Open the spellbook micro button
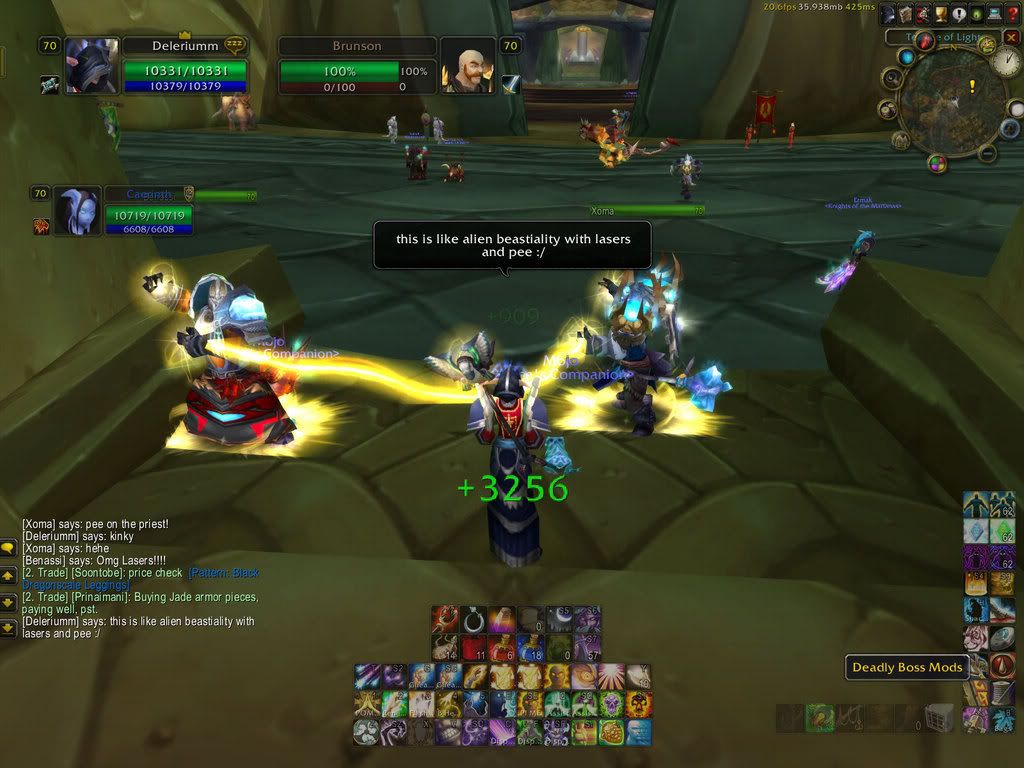The height and width of the screenshot is (768, 1024). click(905, 14)
